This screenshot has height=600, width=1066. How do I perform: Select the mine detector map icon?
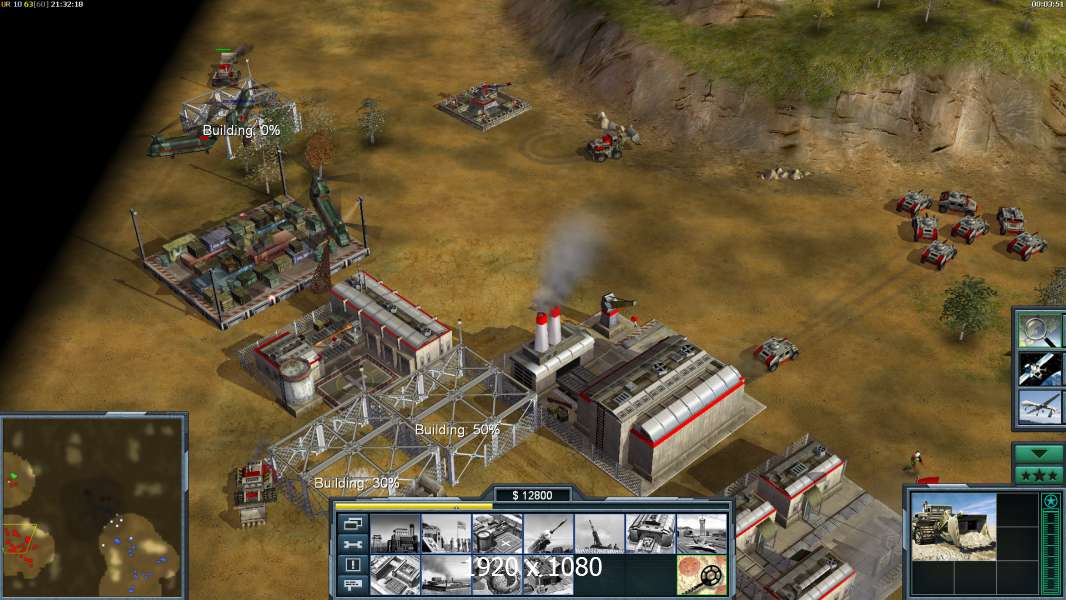tap(701, 574)
